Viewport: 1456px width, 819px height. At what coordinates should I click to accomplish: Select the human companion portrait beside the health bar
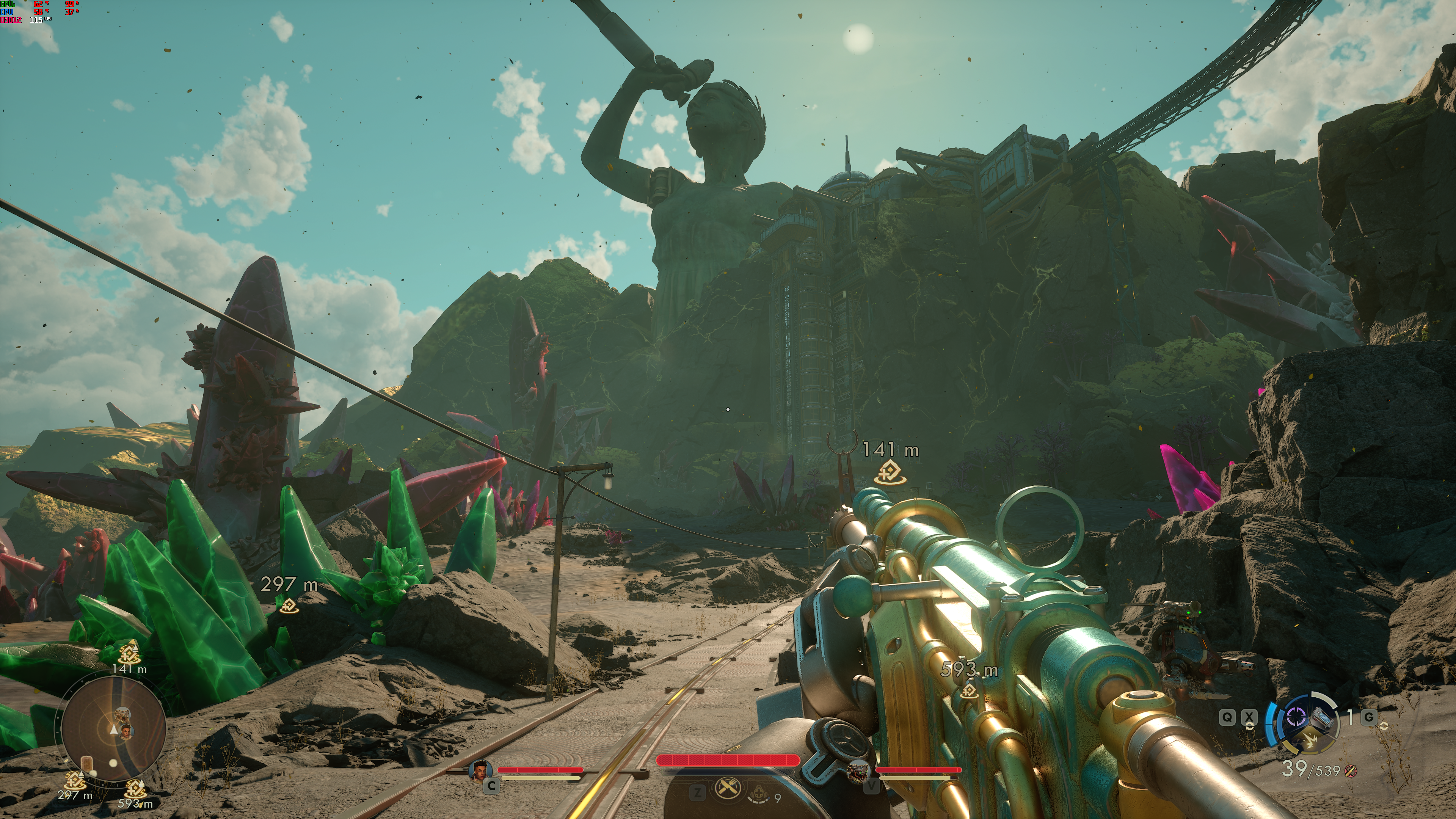pyautogui.click(x=480, y=770)
